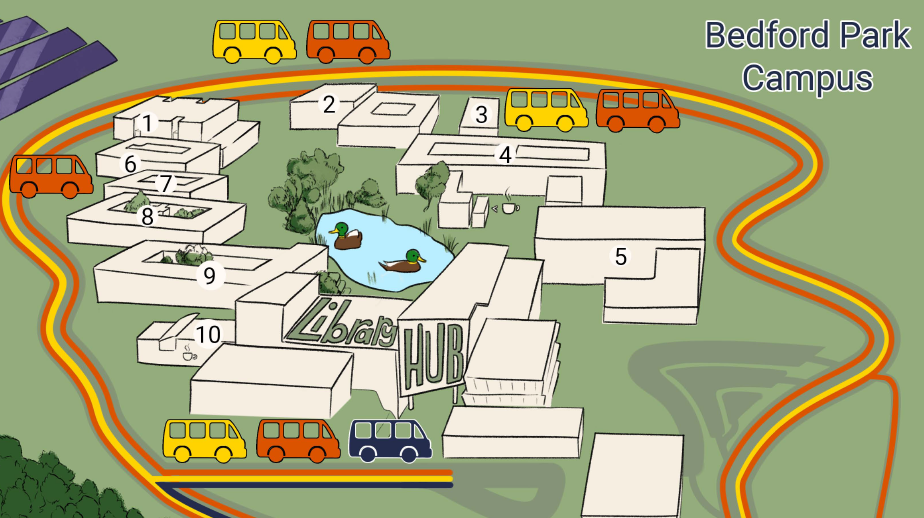924x518 pixels.
Task: Select map marker number 6
Action: [130, 163]
